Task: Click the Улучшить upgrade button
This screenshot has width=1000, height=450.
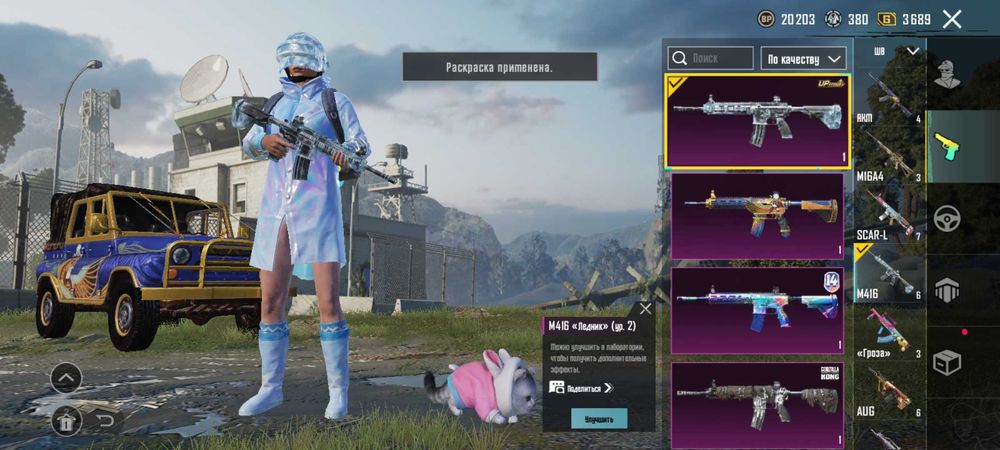Action: 599,418
